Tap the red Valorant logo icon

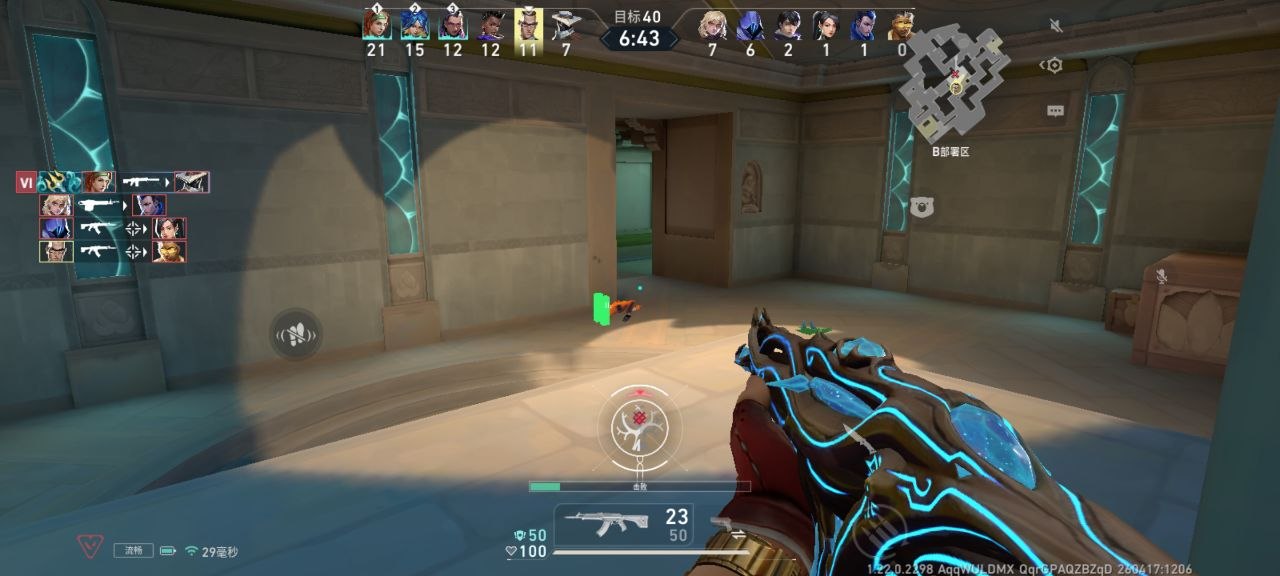coord(90,547)
